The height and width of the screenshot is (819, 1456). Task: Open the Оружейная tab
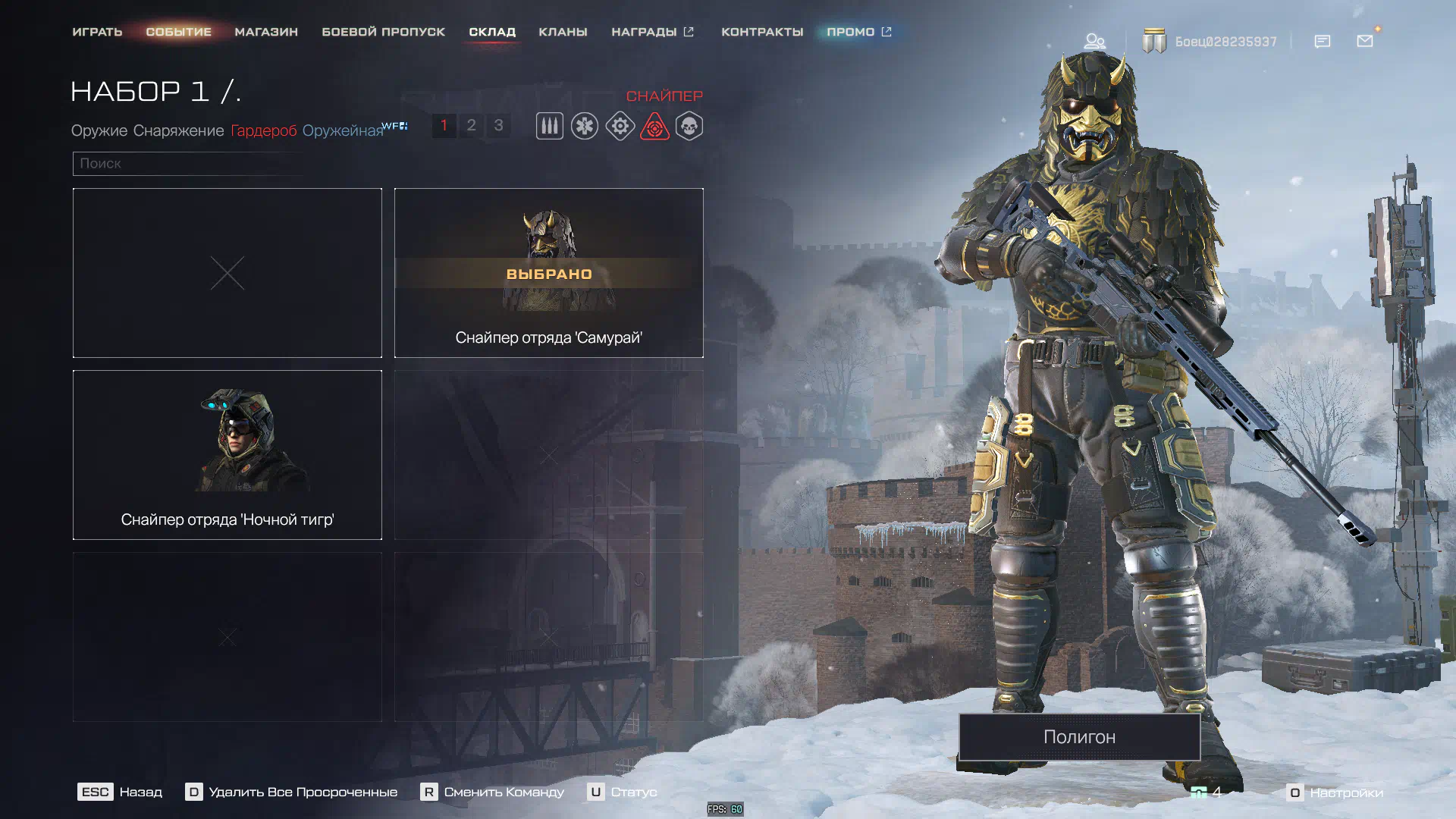coord(343,130)
